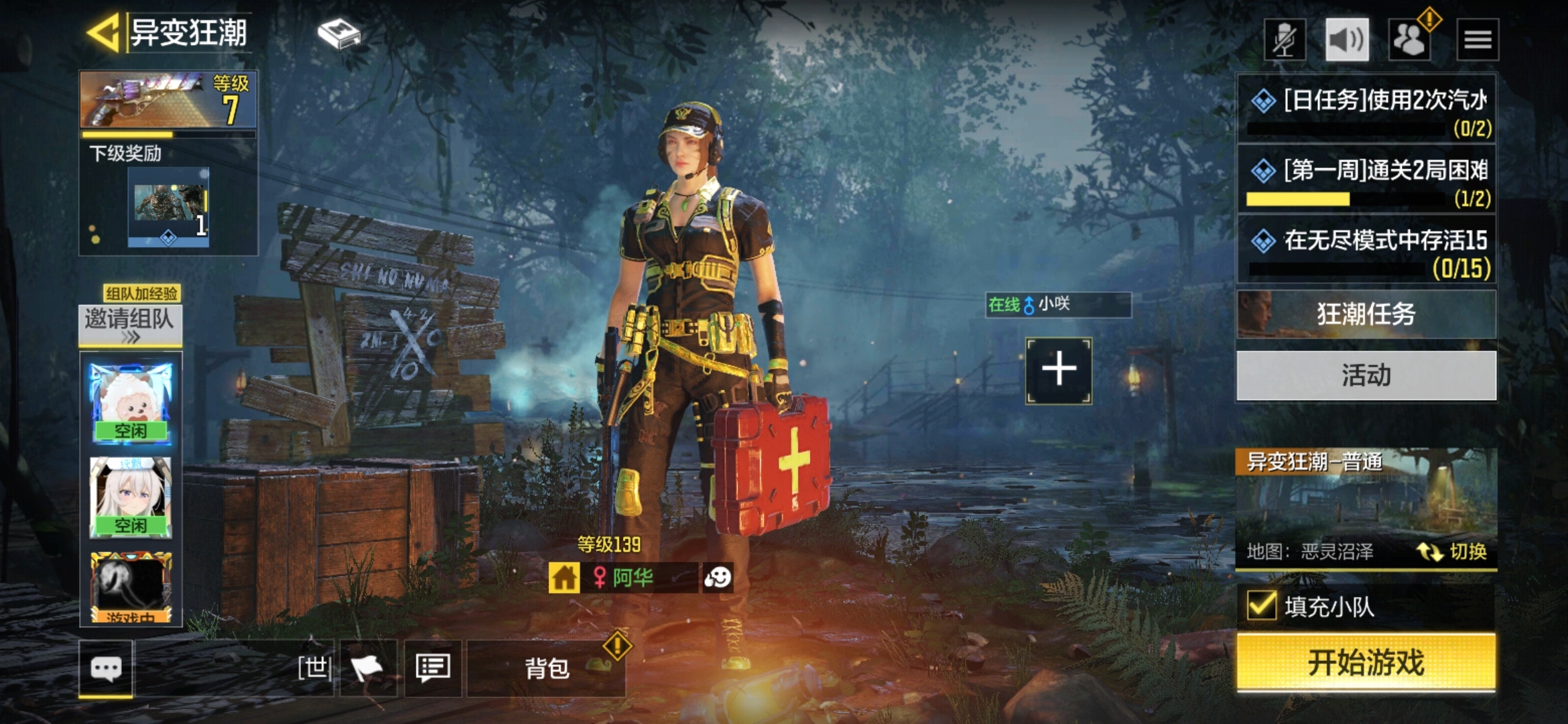Switch map using the 切换 button
1568x724 pixels.
tap(1453, 552)
